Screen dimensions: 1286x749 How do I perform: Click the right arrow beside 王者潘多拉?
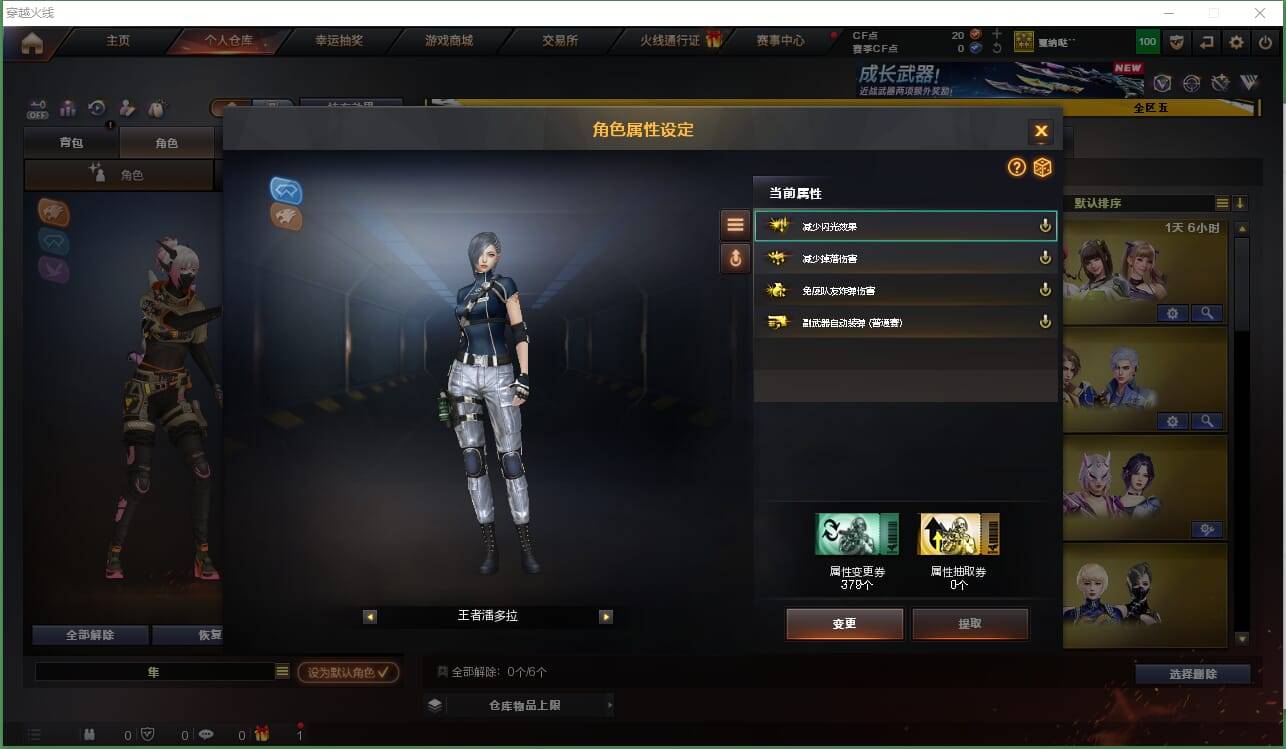coord(606,617)
